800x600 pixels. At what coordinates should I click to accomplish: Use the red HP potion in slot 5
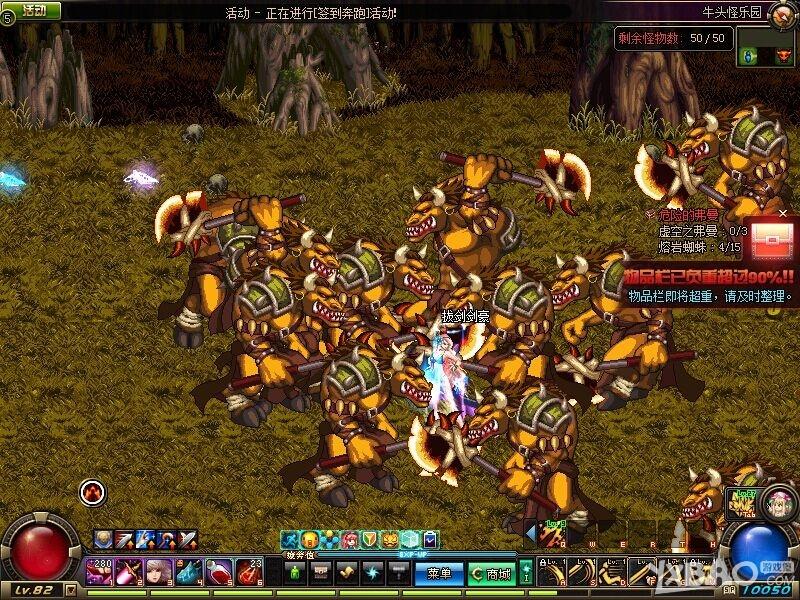[219, 573]
